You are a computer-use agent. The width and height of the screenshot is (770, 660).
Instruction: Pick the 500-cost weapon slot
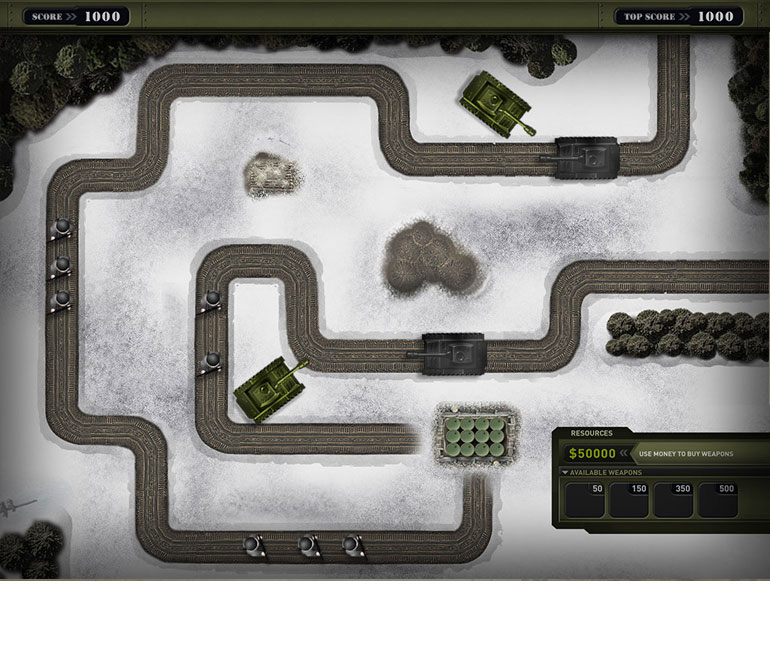[717, 500]
